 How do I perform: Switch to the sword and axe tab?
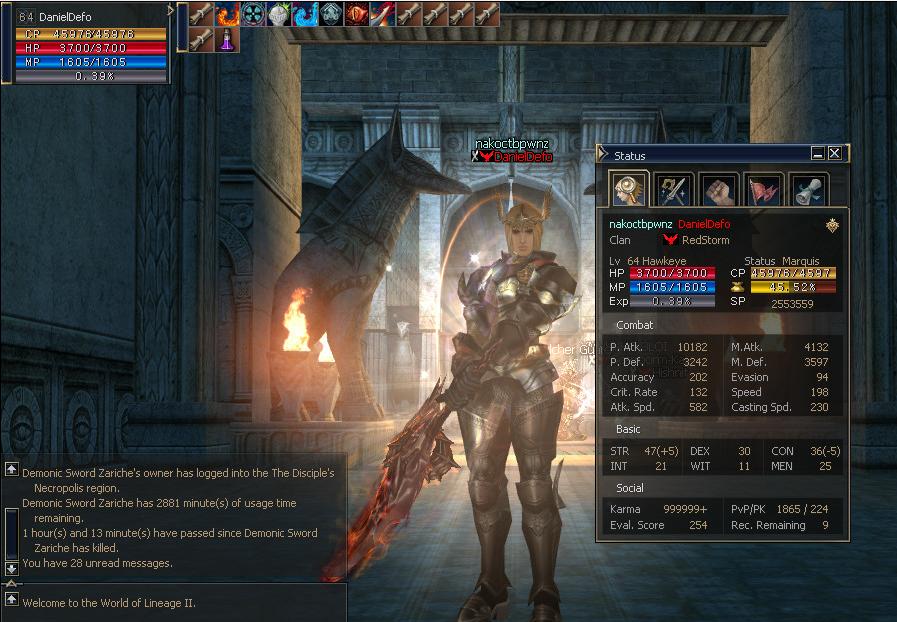click(x=674, y=189)
